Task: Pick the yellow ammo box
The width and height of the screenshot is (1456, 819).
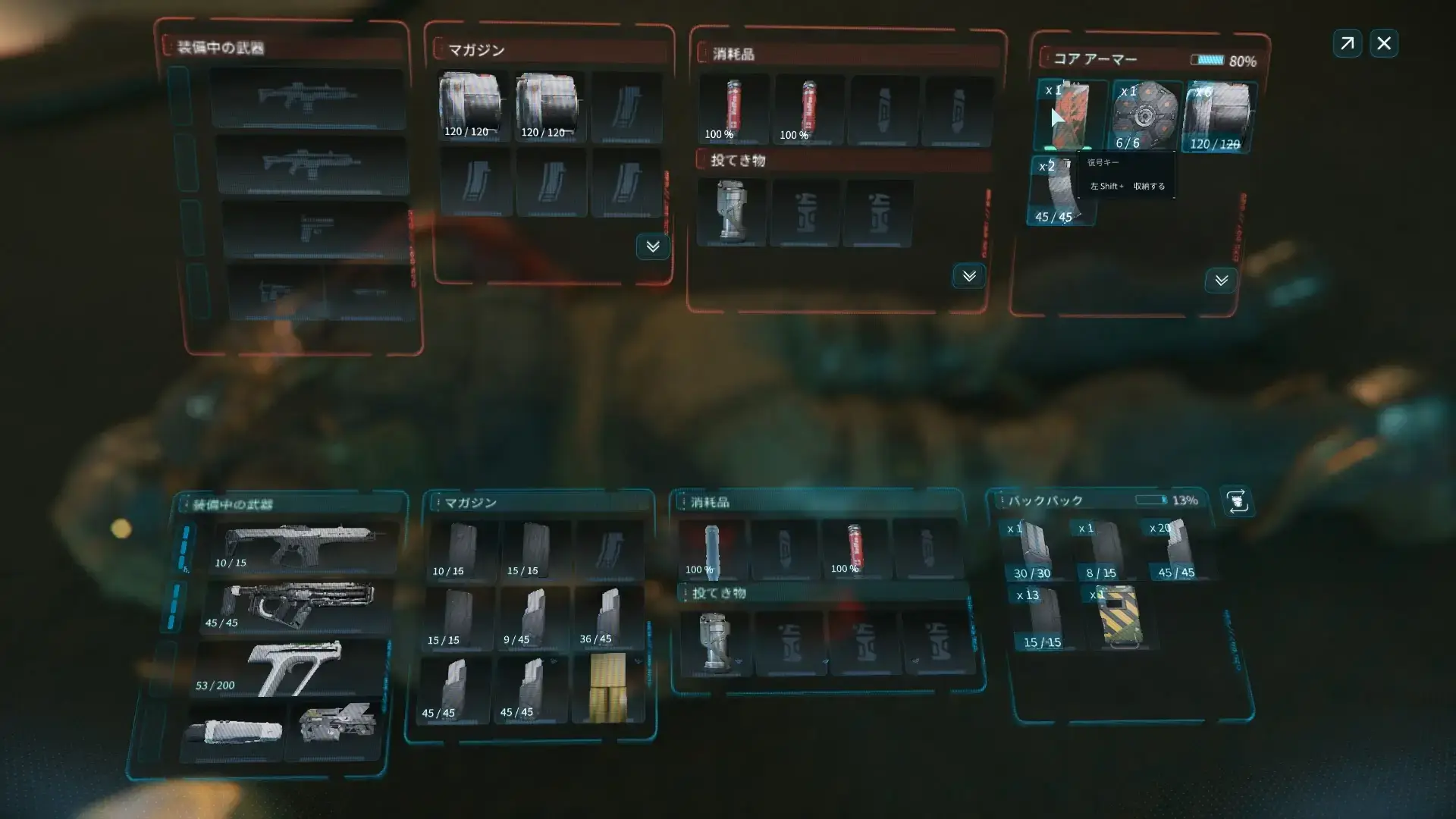Action: pos(608,687)
